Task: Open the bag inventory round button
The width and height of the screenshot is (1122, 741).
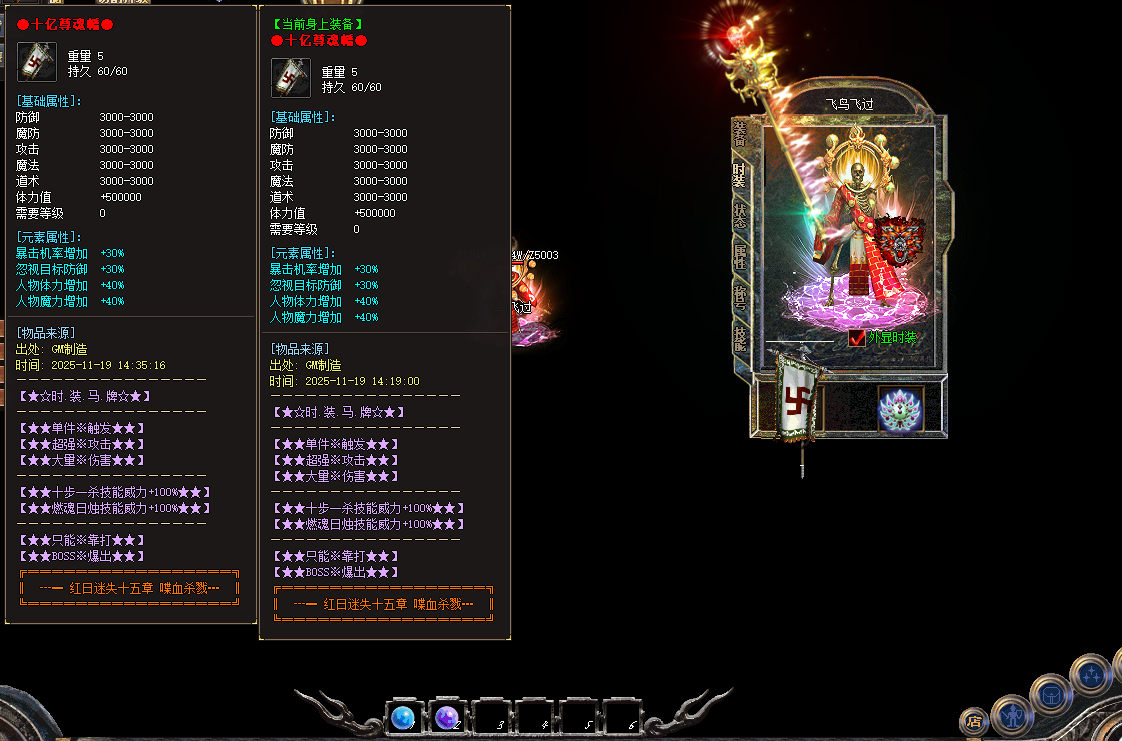Action: (1051, 695)
